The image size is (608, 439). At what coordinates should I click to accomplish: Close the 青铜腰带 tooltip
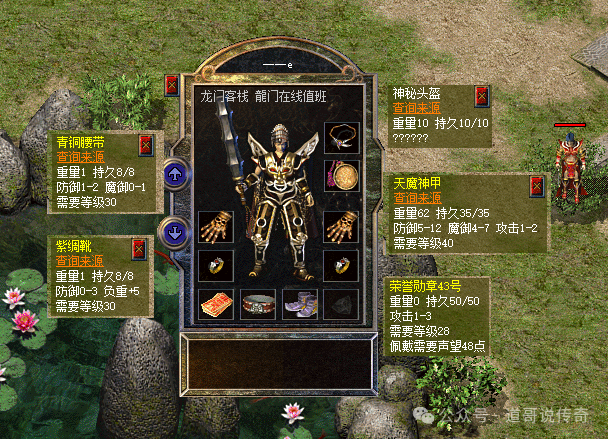click(147, 144)
